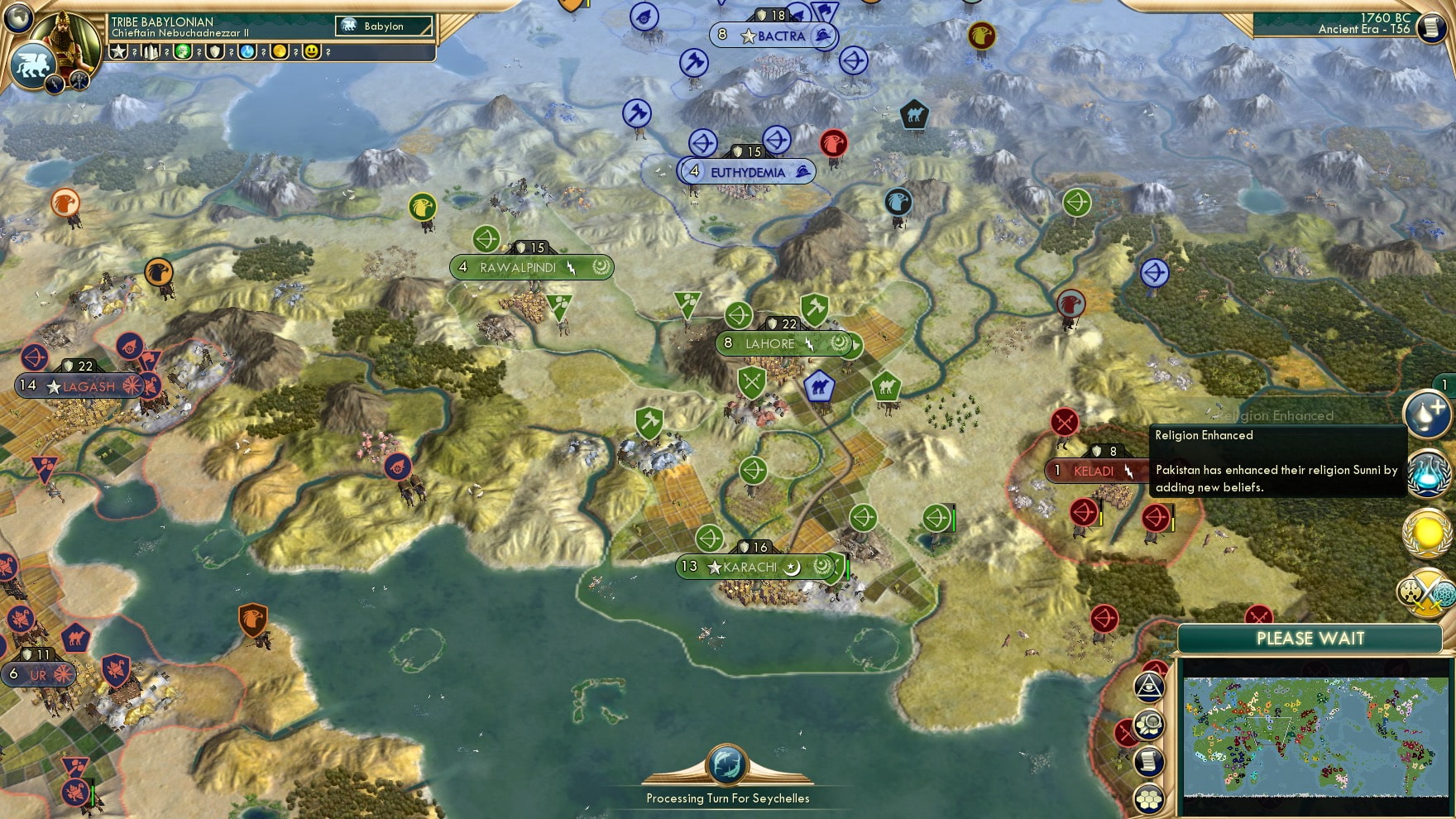This screenshot has width=1456, height=819.
Task: Click the blue science beaker status icon
Action: [247, 52]
